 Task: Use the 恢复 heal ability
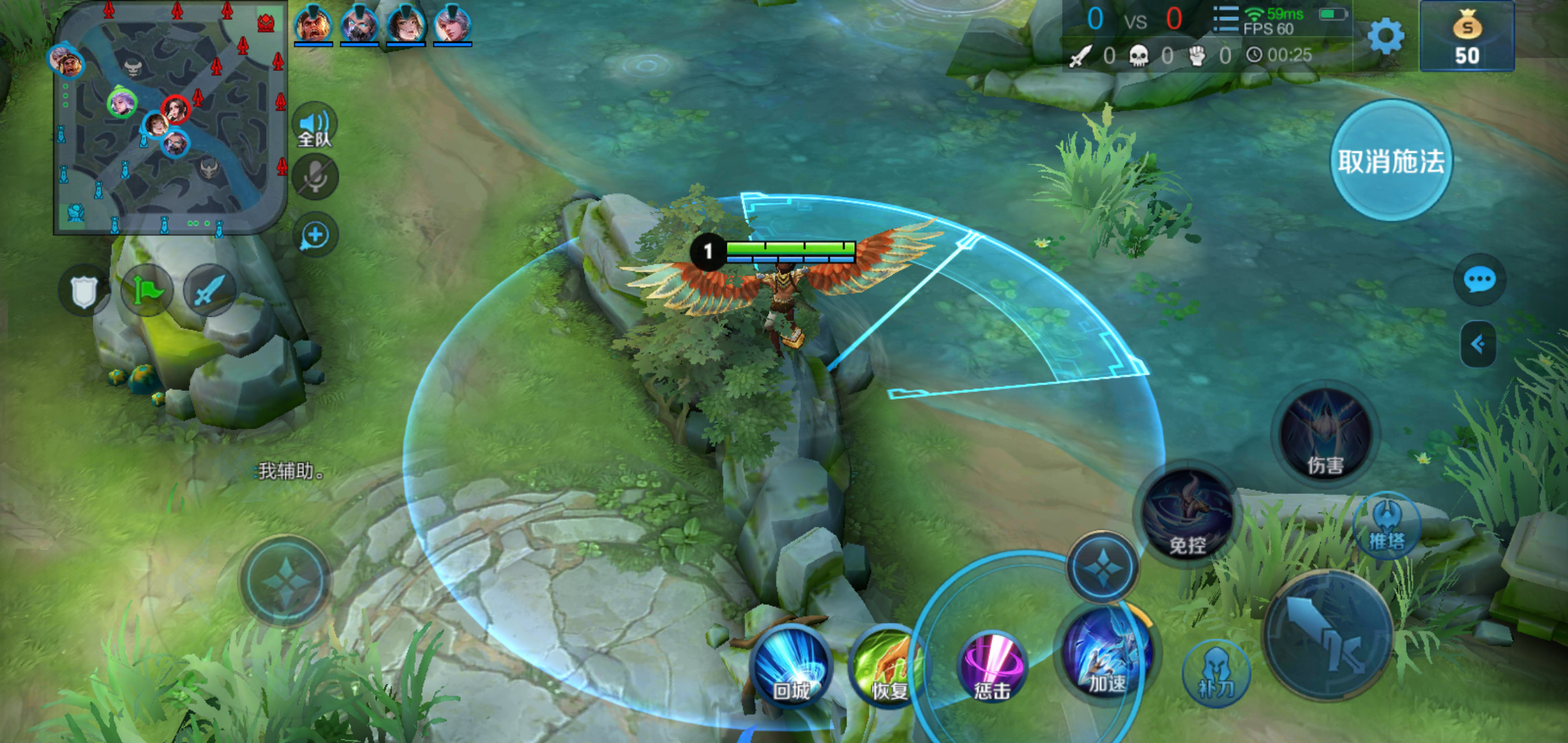click(887, 667)
